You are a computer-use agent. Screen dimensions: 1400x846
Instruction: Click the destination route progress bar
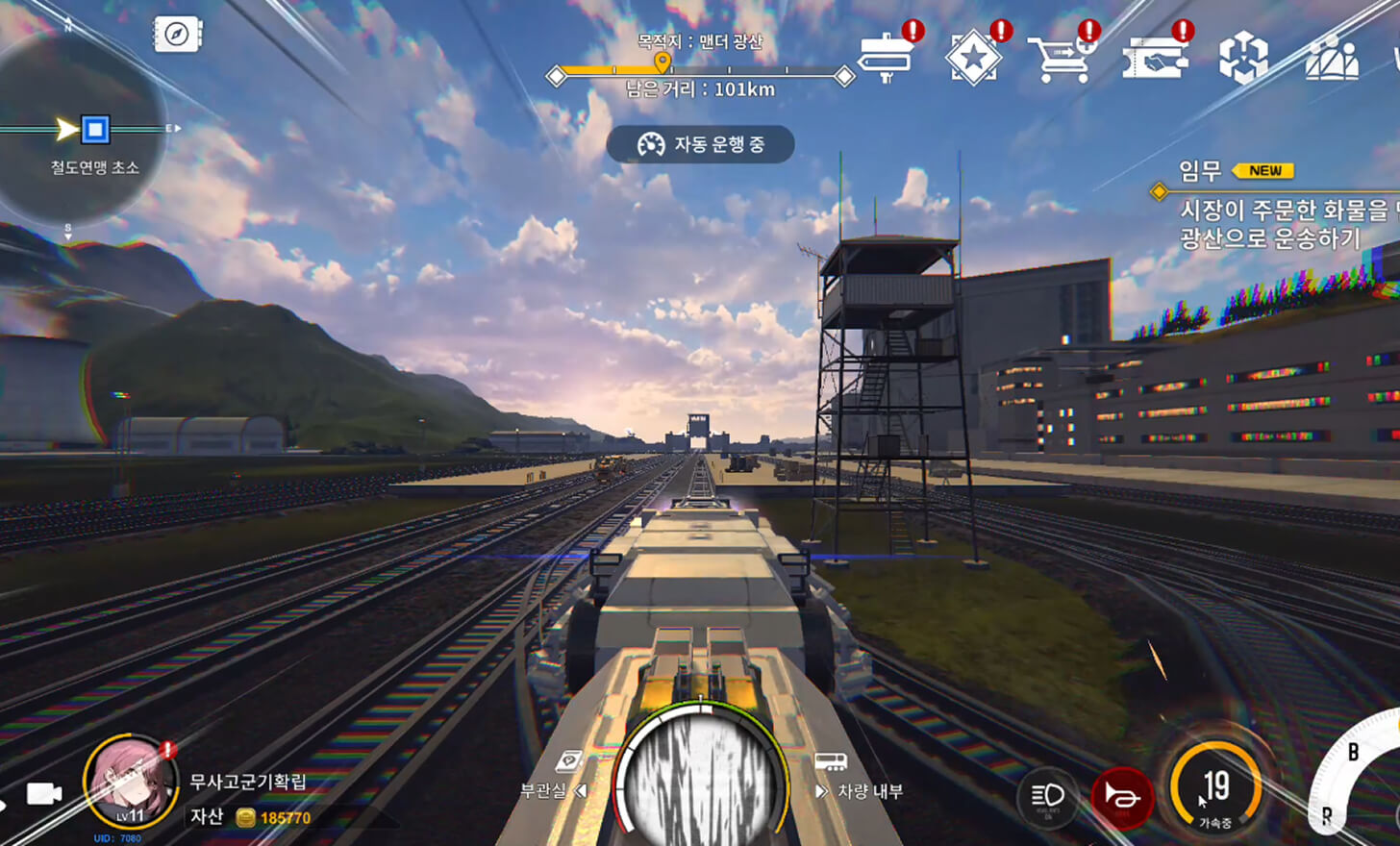(700, 73)
